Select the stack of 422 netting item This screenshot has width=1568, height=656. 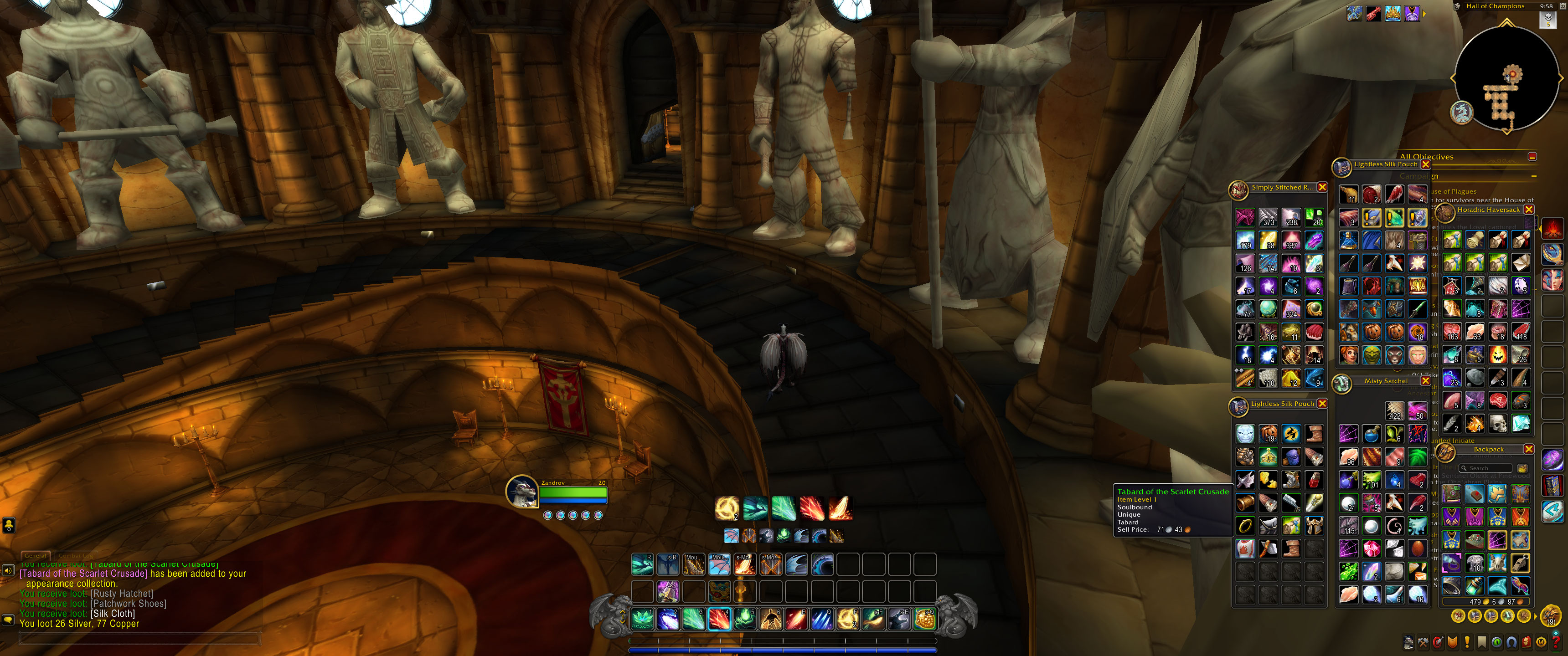pyautogui.click(x=1394, y=411)
